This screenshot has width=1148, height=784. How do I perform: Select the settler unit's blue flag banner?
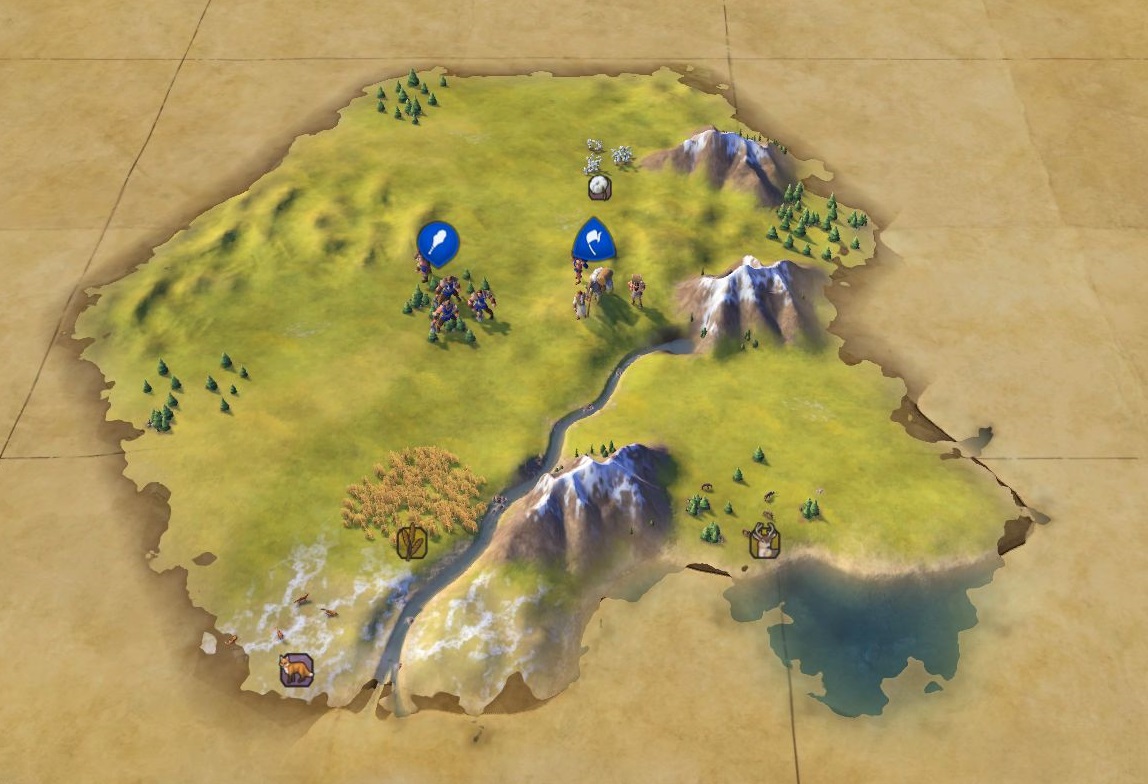coord(593,241)
